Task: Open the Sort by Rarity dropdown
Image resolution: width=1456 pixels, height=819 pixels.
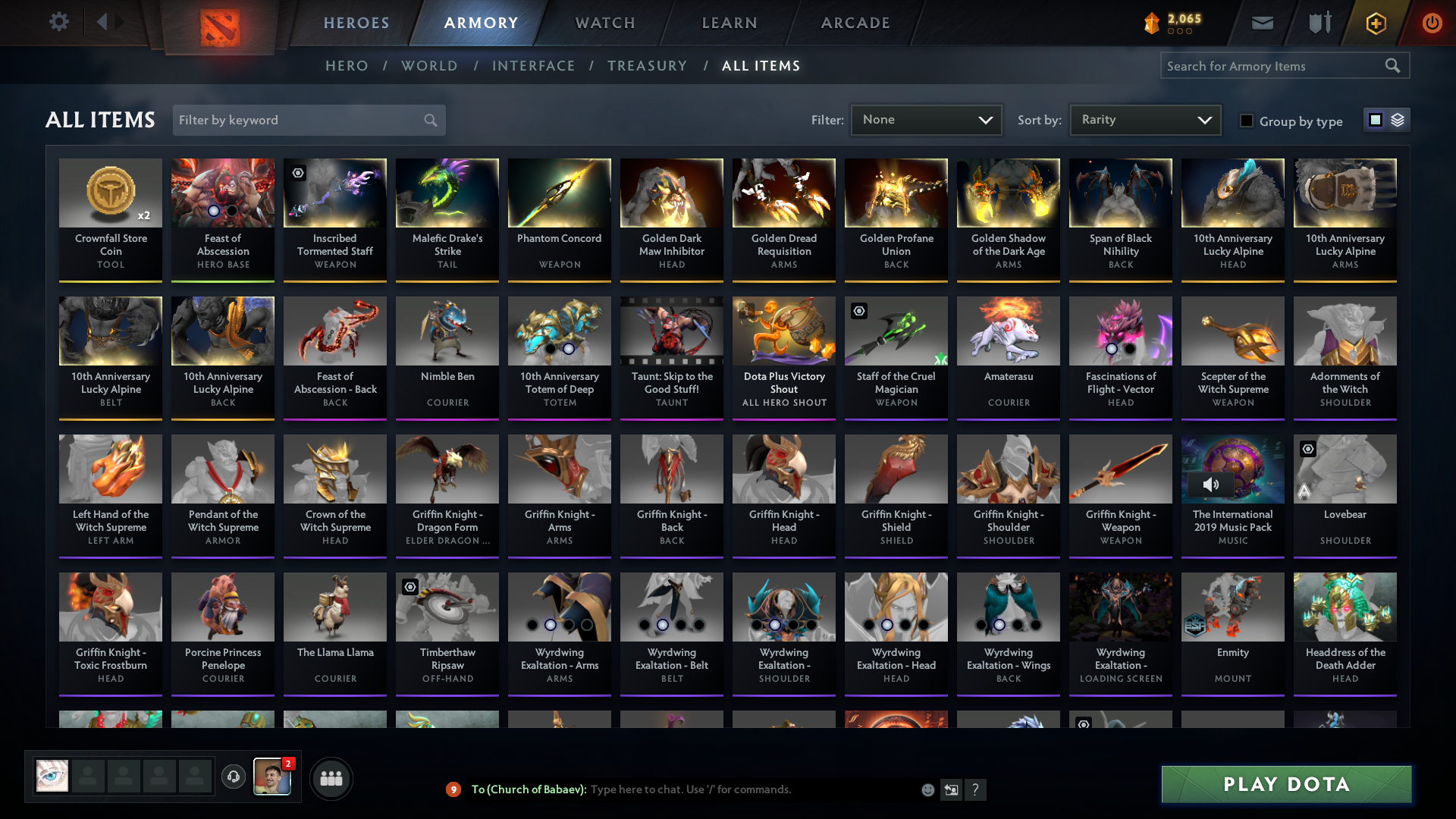Action: pyautogui.click(x=1144, y=119)
